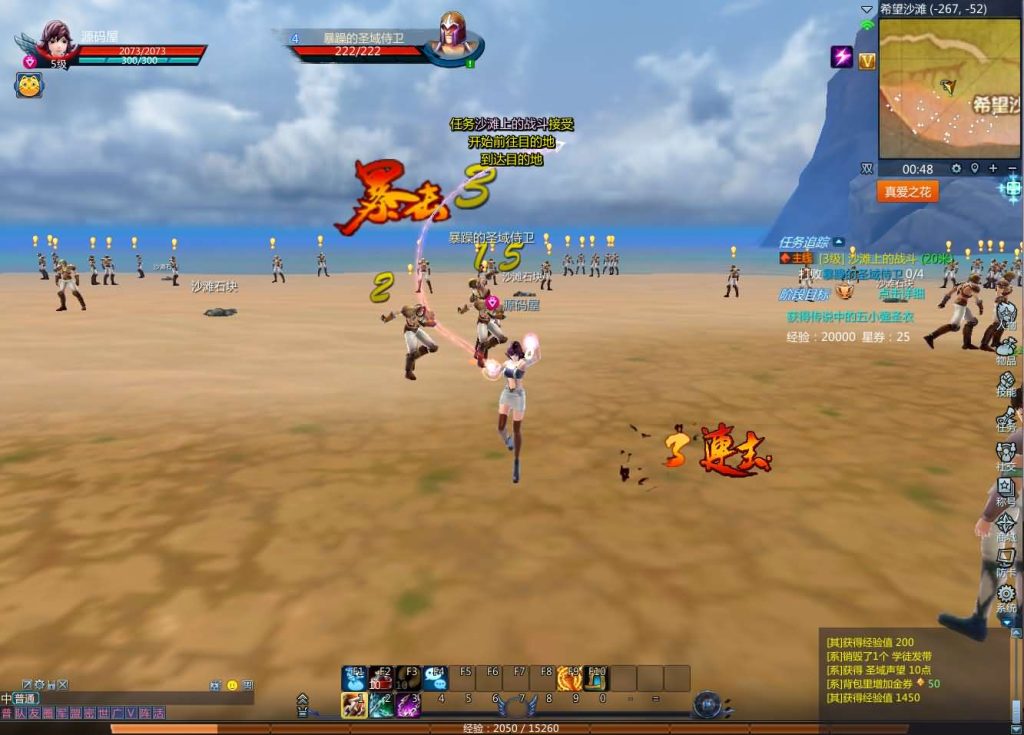Activate the punch skill in slot 1
The image size is (1024, 735).
point(354,705)
